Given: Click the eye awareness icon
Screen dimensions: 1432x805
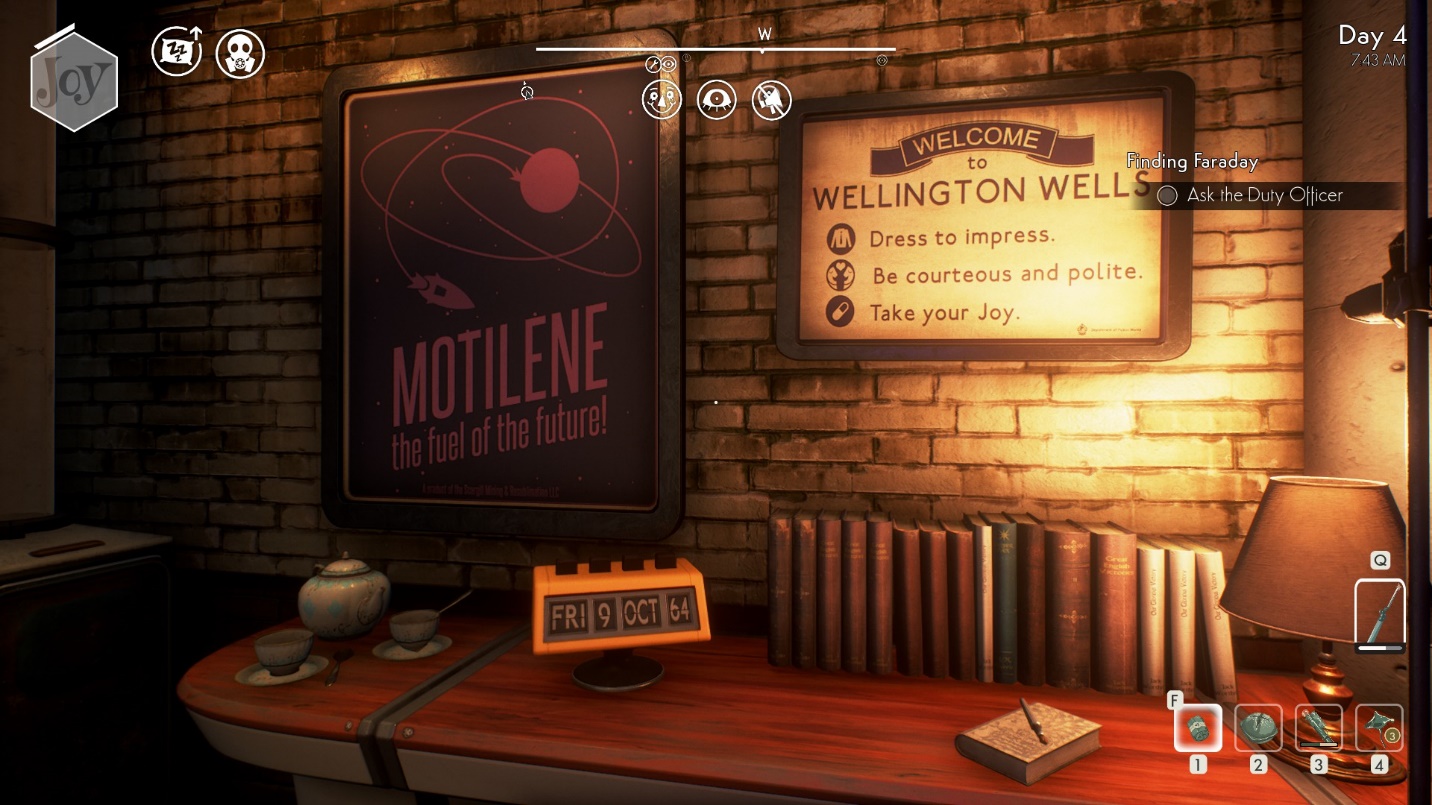Looking at the screenshot, I should pyautogui.click(x=717, y=100).
